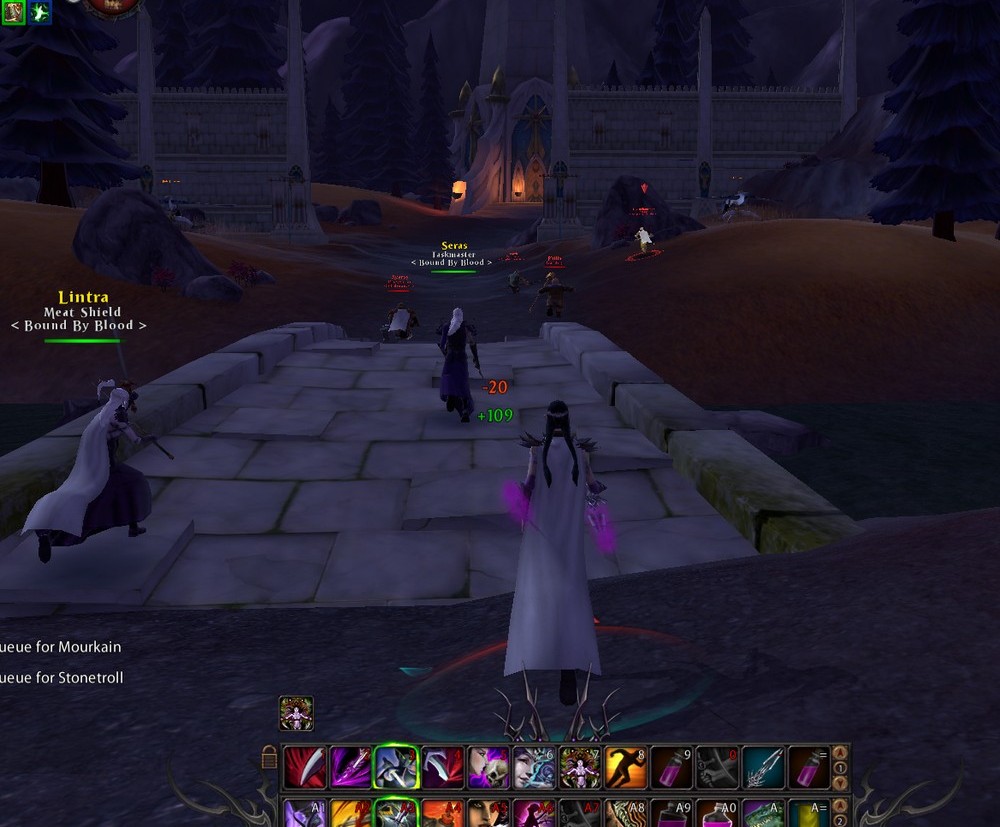The height and width of the screenshot is (827, 1000).
Task: Click the active pet ability icon above hotbar
Action: coord(296,713)
